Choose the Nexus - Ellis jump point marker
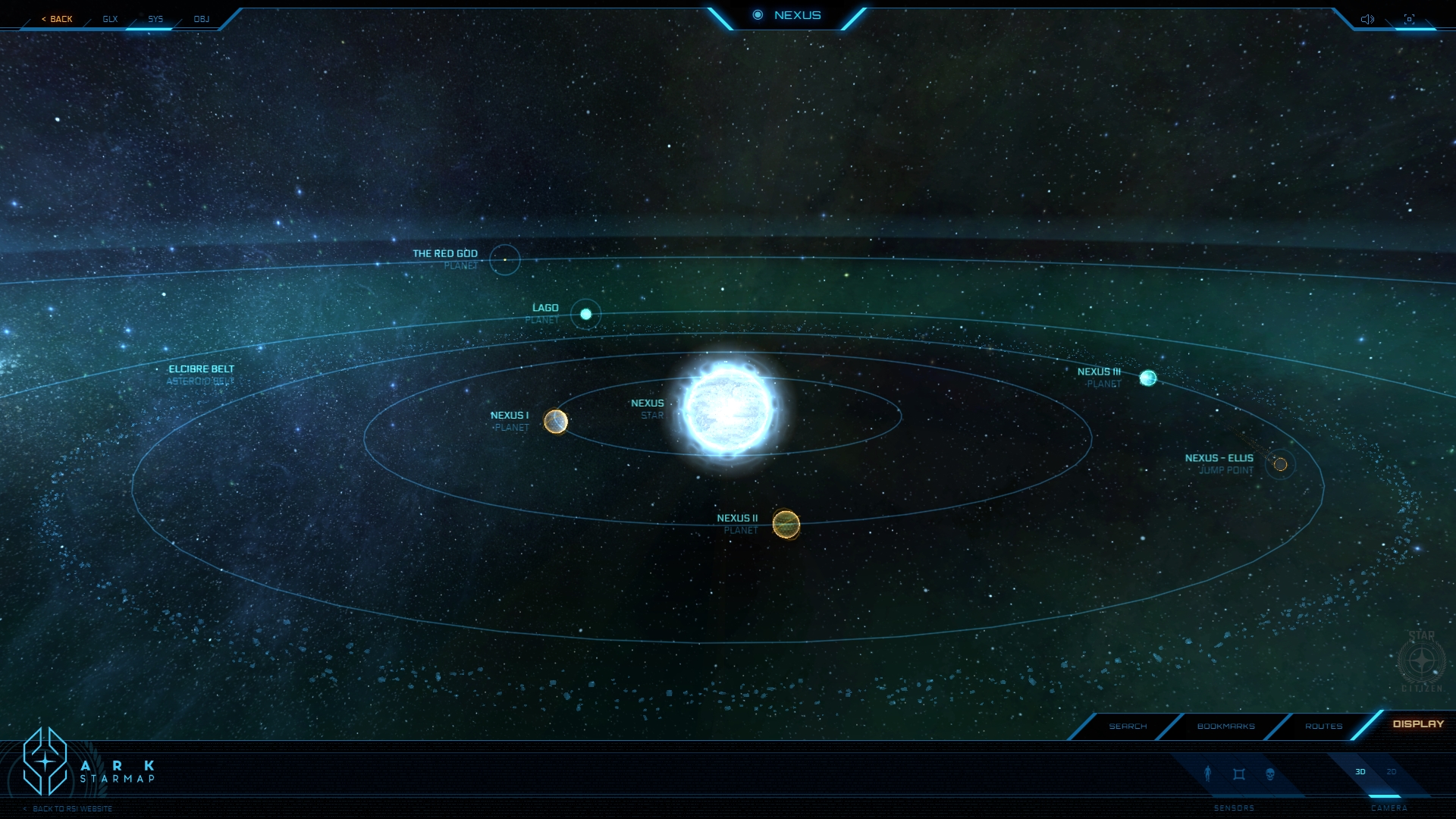 1280,464
